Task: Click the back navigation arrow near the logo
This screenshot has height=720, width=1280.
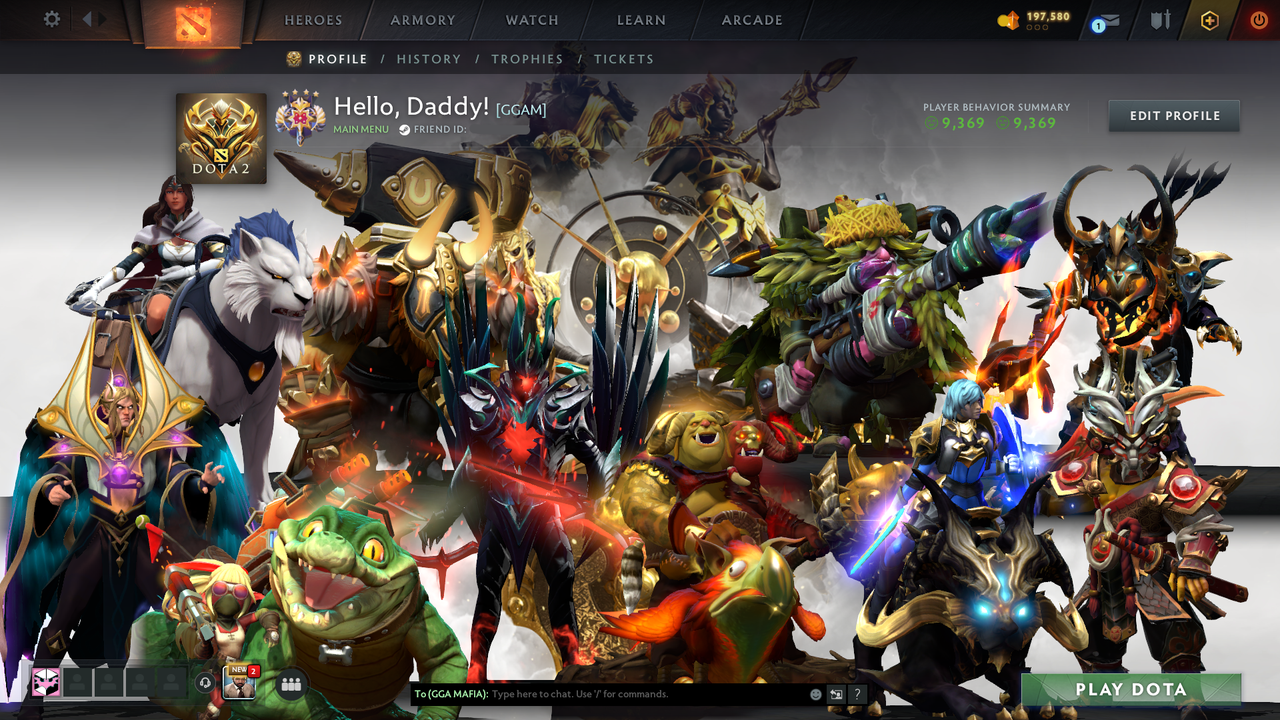Action: tap(88, 19)
